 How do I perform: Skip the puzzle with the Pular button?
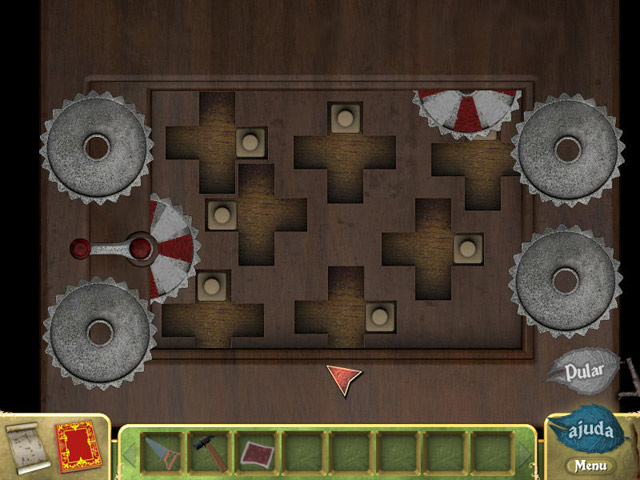[584, 372]
